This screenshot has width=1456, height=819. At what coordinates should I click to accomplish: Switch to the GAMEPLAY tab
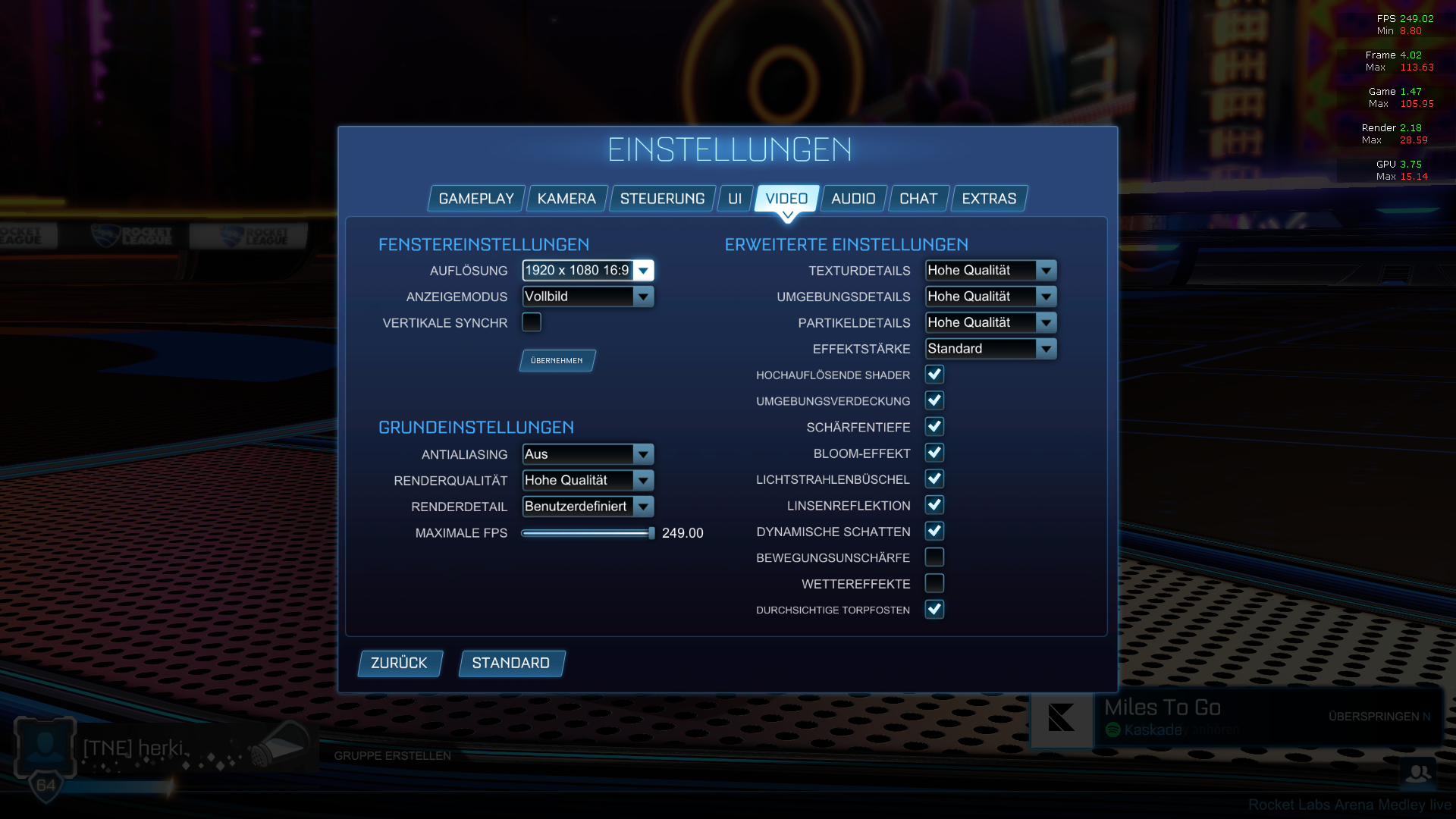[475, 198]
